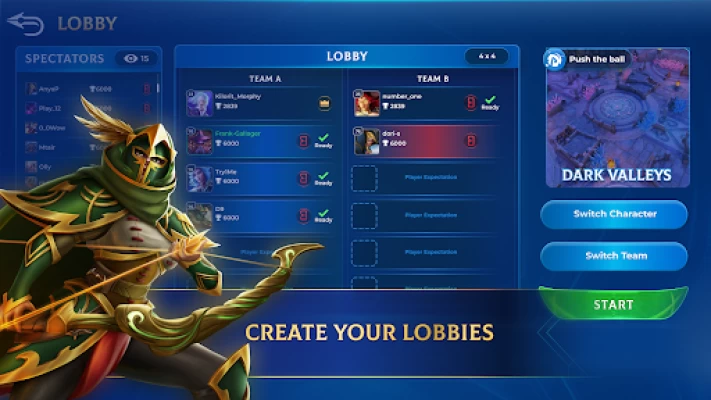Select Frank-Gallager's row in Team A
Screen dimensions: 711x400
[259, 141]
